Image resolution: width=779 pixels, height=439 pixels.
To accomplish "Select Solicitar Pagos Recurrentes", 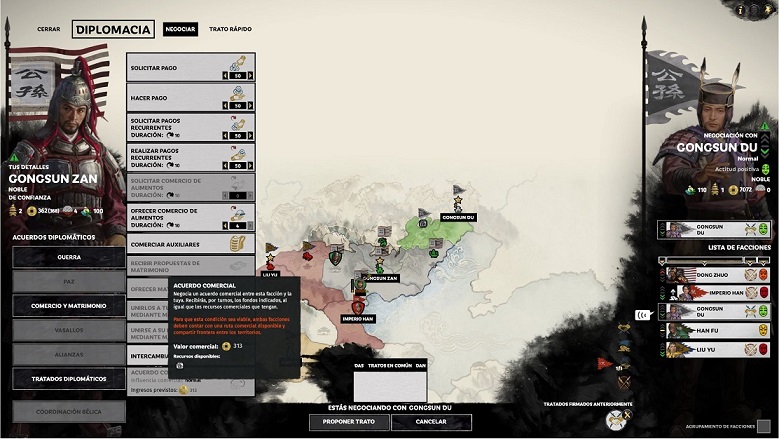I will pyautogui.click(x=190, y=126).
